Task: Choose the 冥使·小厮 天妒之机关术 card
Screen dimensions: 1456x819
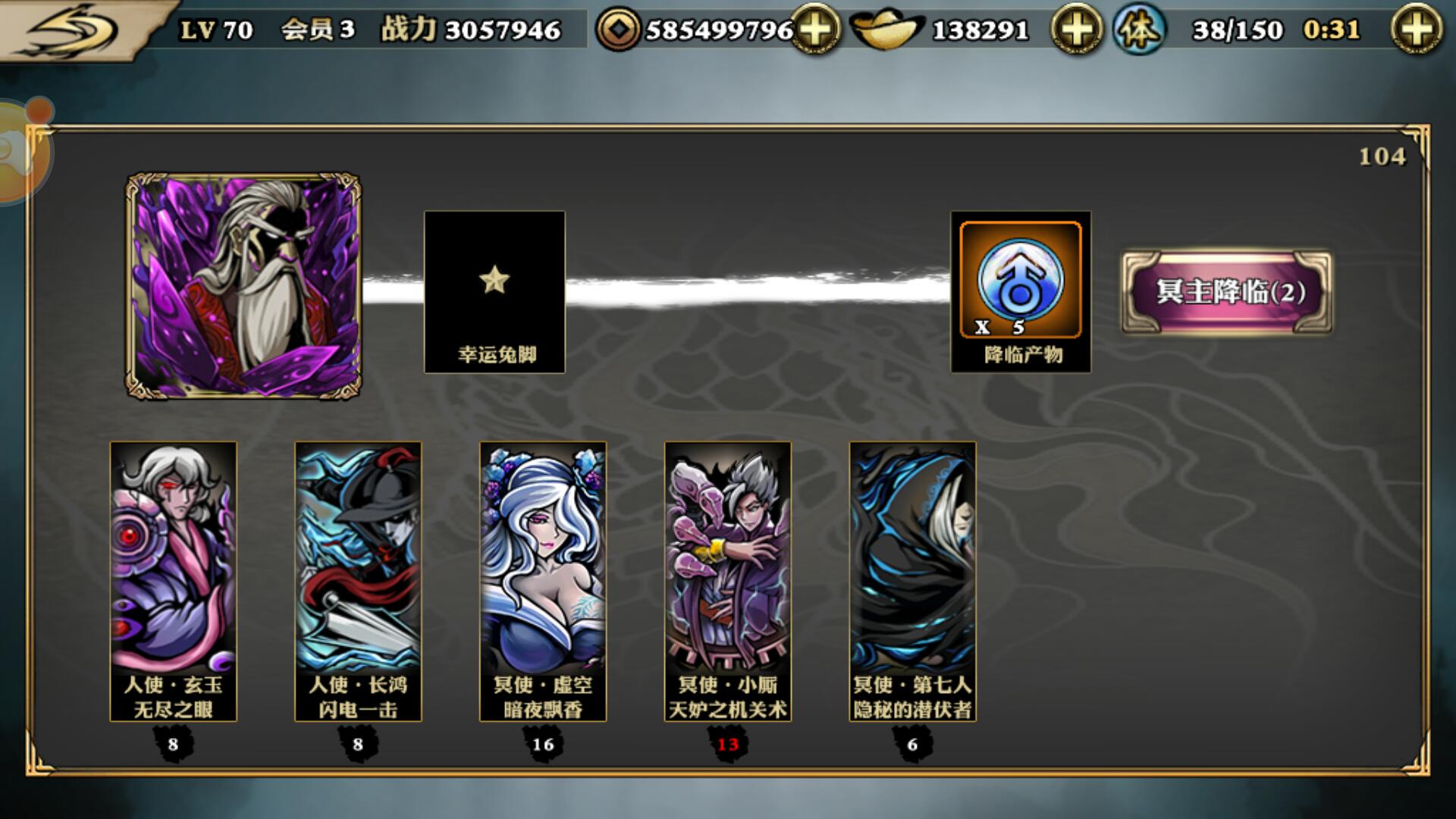Action: (x=728, y=581)
